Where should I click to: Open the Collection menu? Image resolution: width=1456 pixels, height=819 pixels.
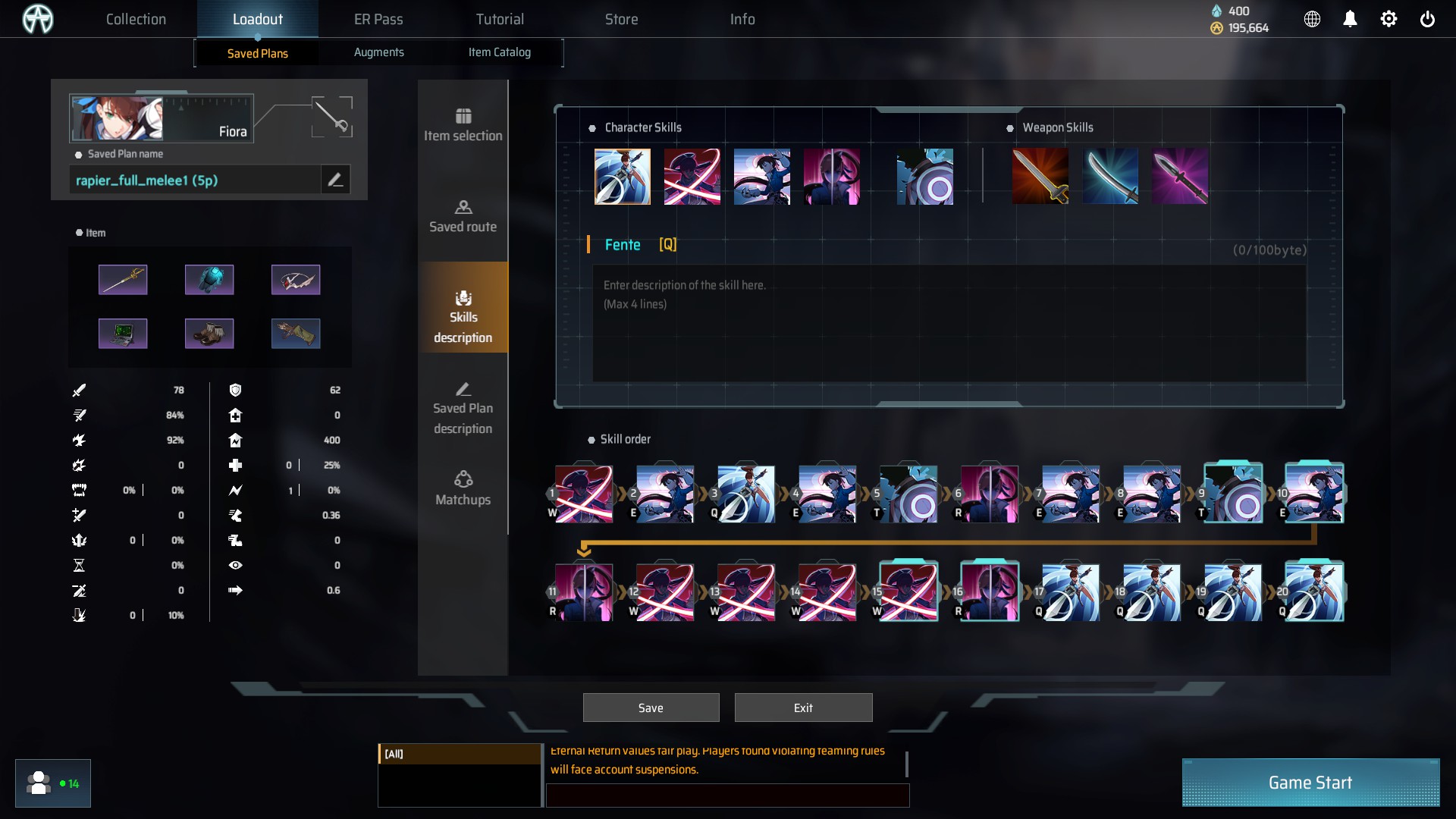(136, 19)
